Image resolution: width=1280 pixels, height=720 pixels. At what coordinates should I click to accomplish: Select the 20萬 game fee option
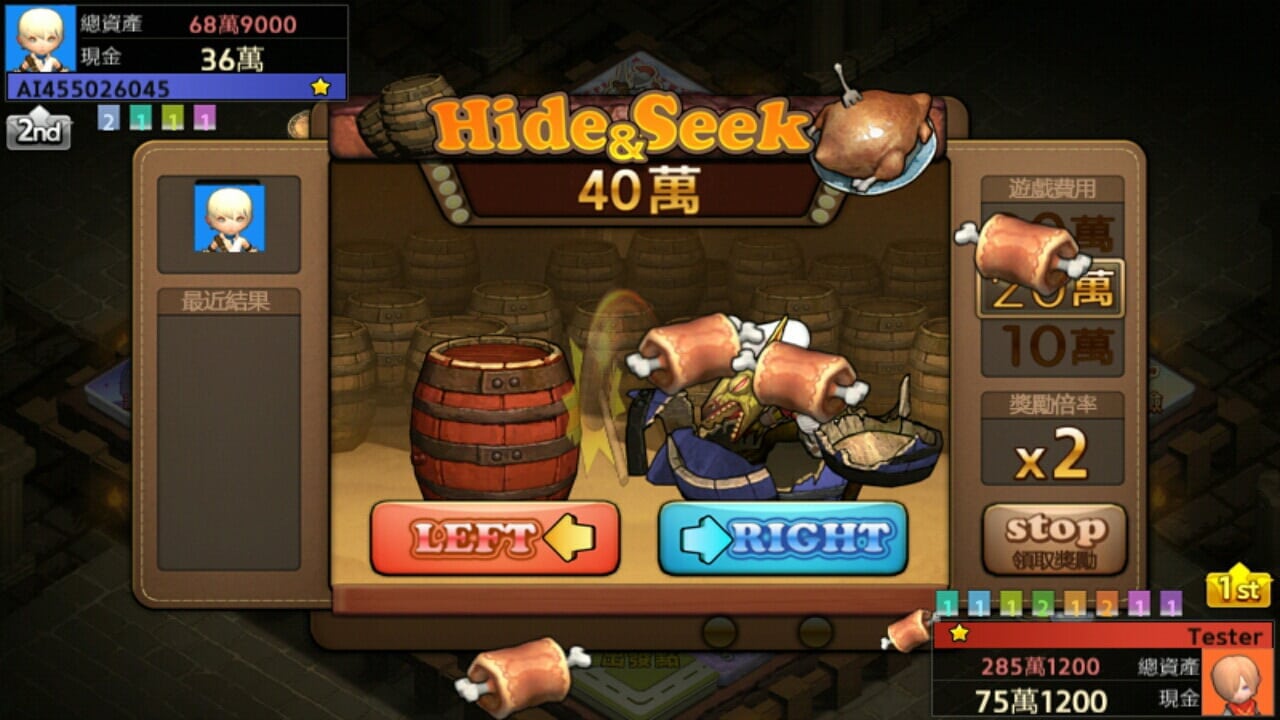pyautogui.click(x=1051, y=290)
